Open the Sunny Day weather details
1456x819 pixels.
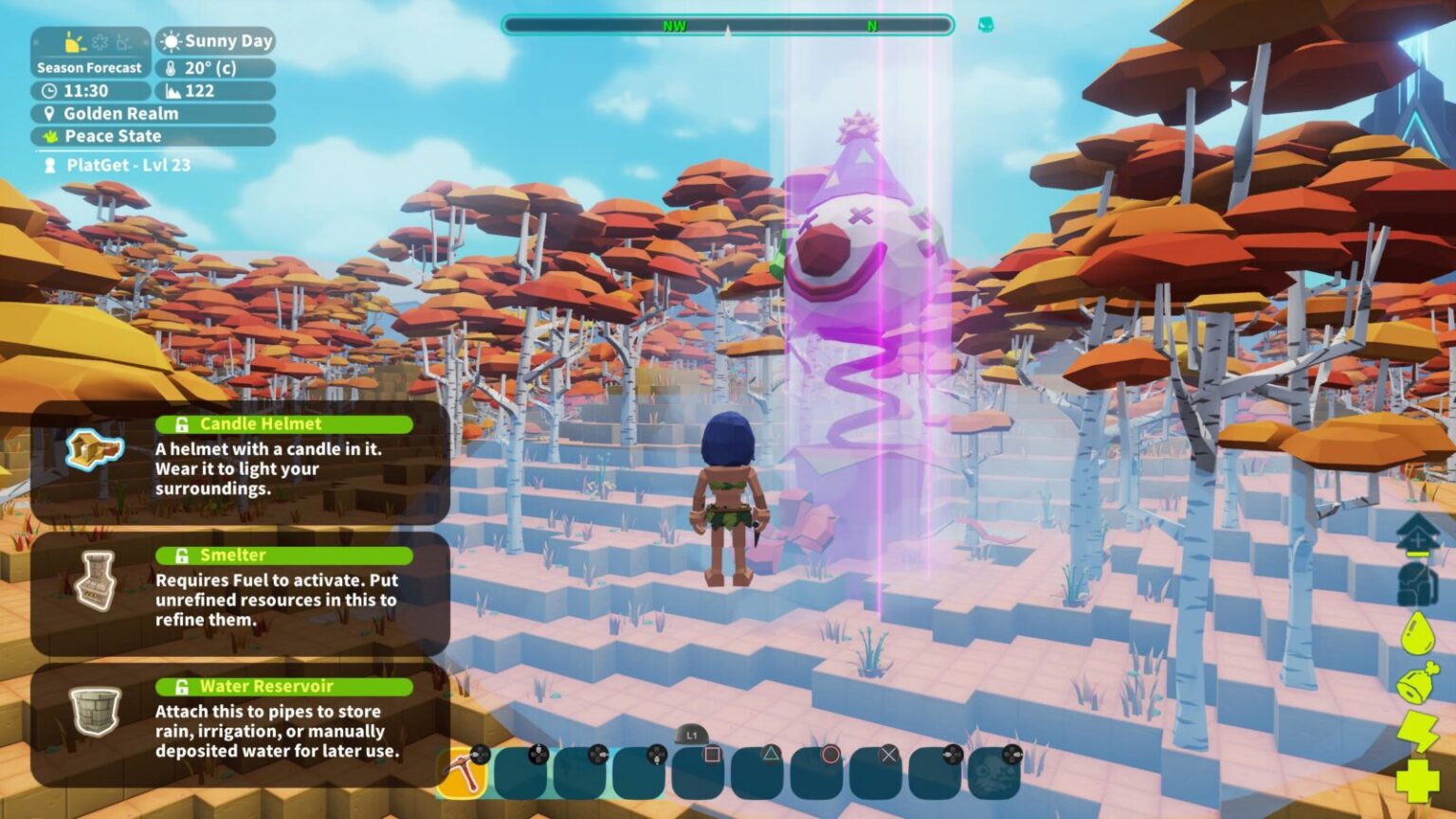[x=210, y=41]
